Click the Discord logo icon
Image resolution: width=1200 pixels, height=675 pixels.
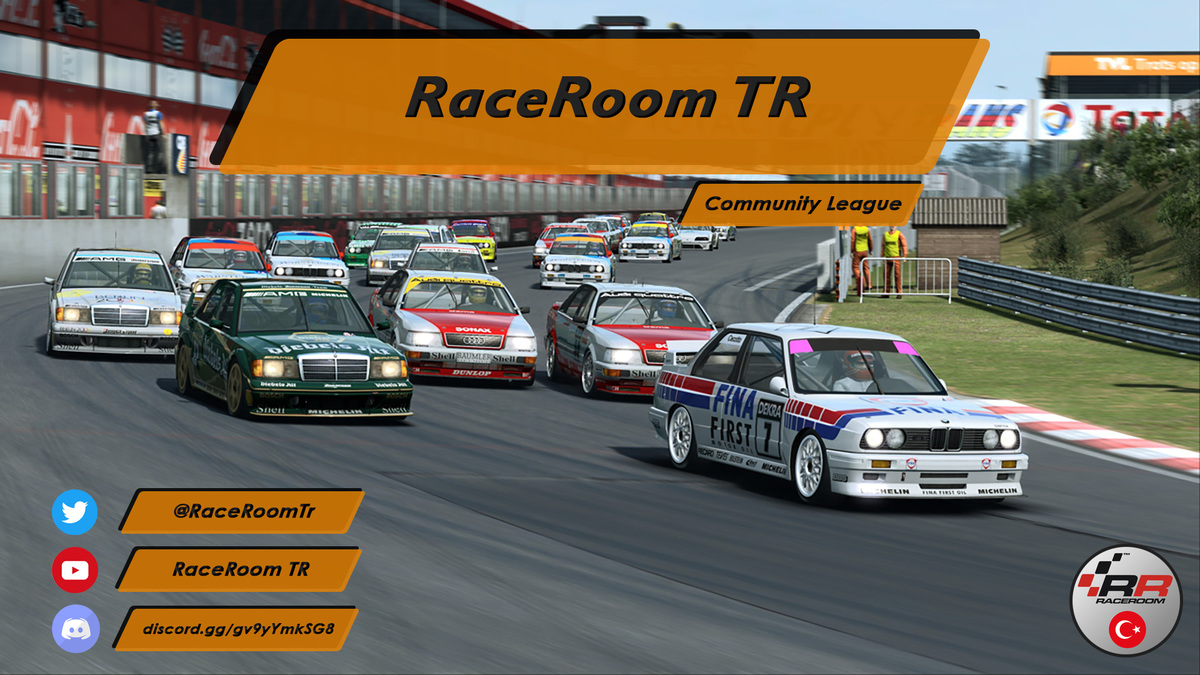click(x=75, y=629)
